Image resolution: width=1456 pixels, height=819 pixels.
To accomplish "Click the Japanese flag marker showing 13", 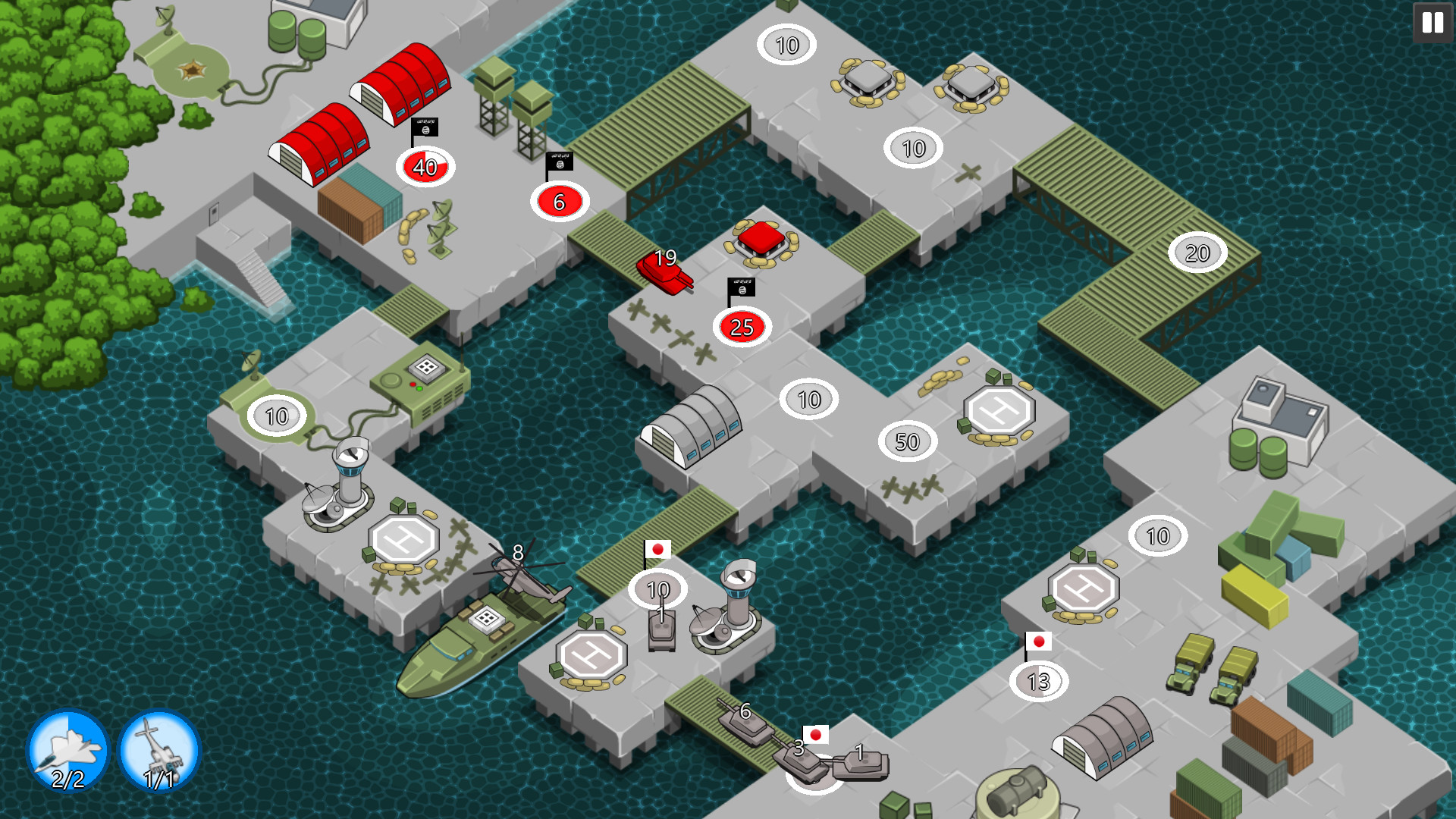I will pyautogui.click(x=1036, y=681).
